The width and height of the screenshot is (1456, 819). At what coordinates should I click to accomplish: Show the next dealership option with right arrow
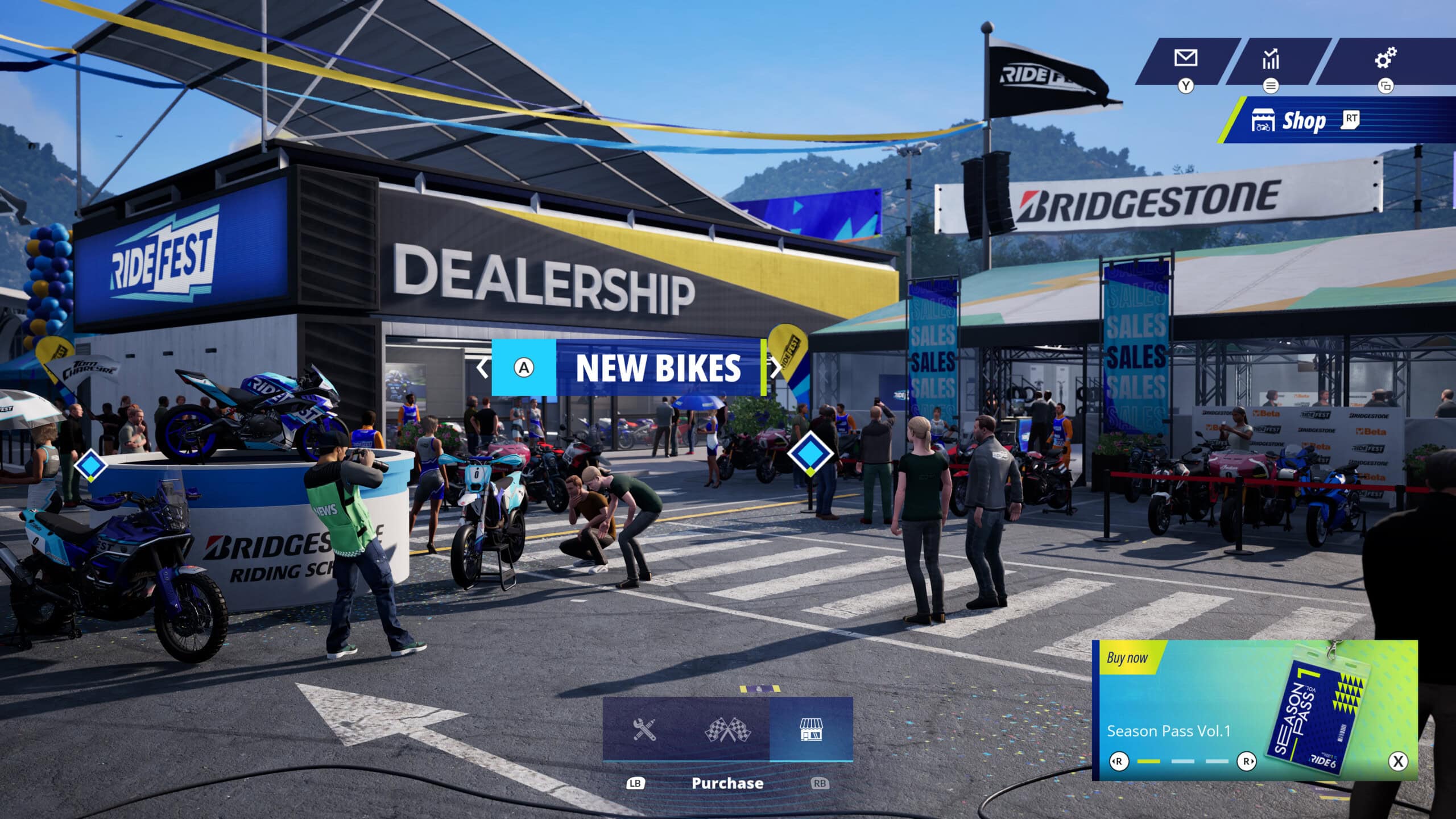776,367
